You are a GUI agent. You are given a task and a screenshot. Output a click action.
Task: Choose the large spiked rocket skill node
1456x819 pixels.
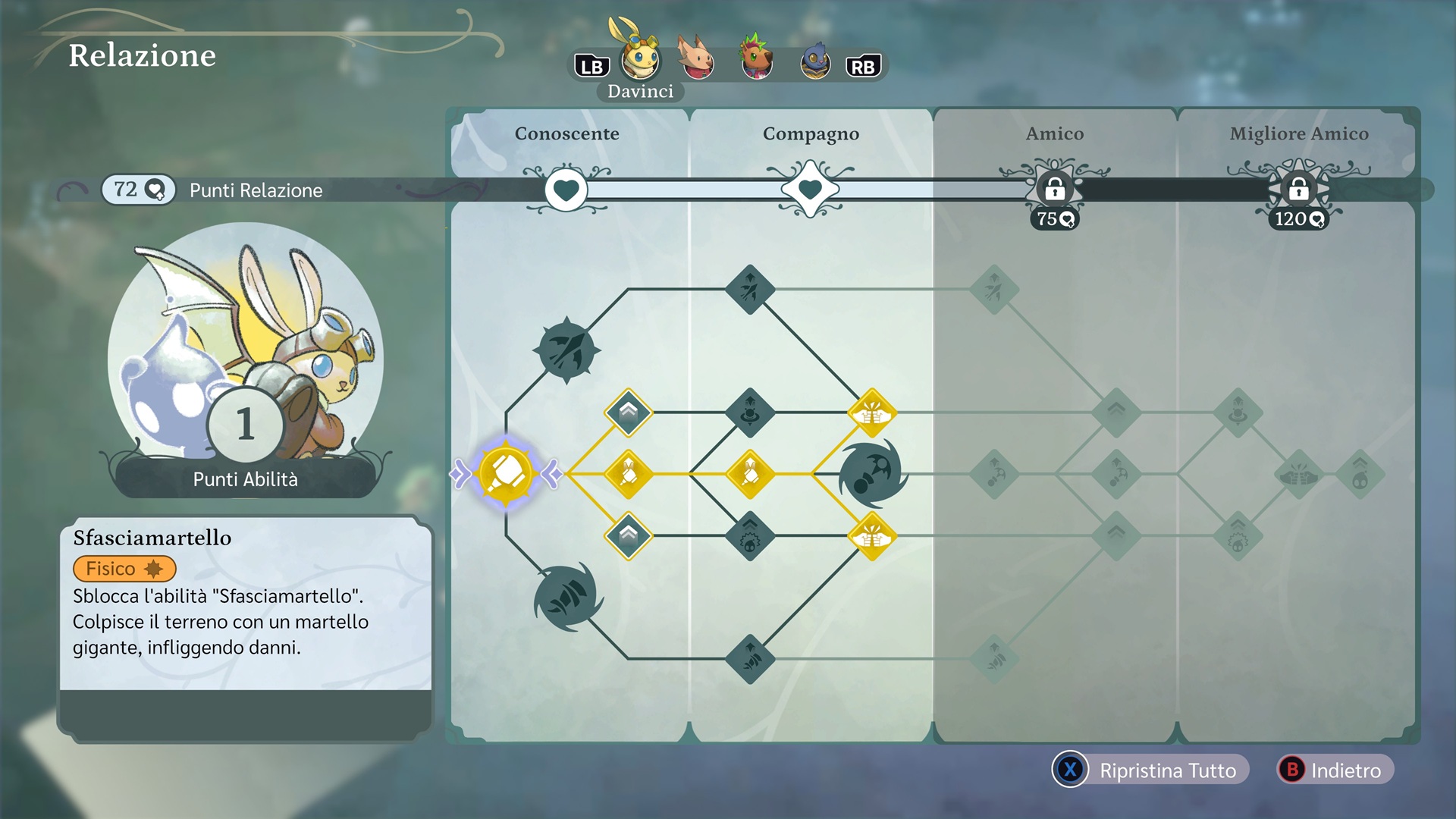(567, 350)
